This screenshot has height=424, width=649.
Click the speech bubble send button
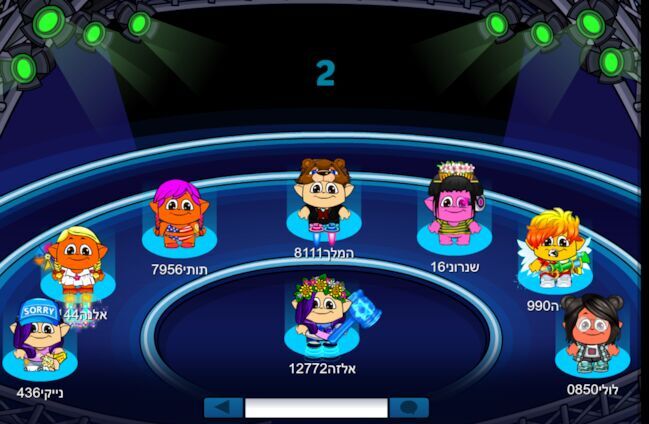point(408,408)
